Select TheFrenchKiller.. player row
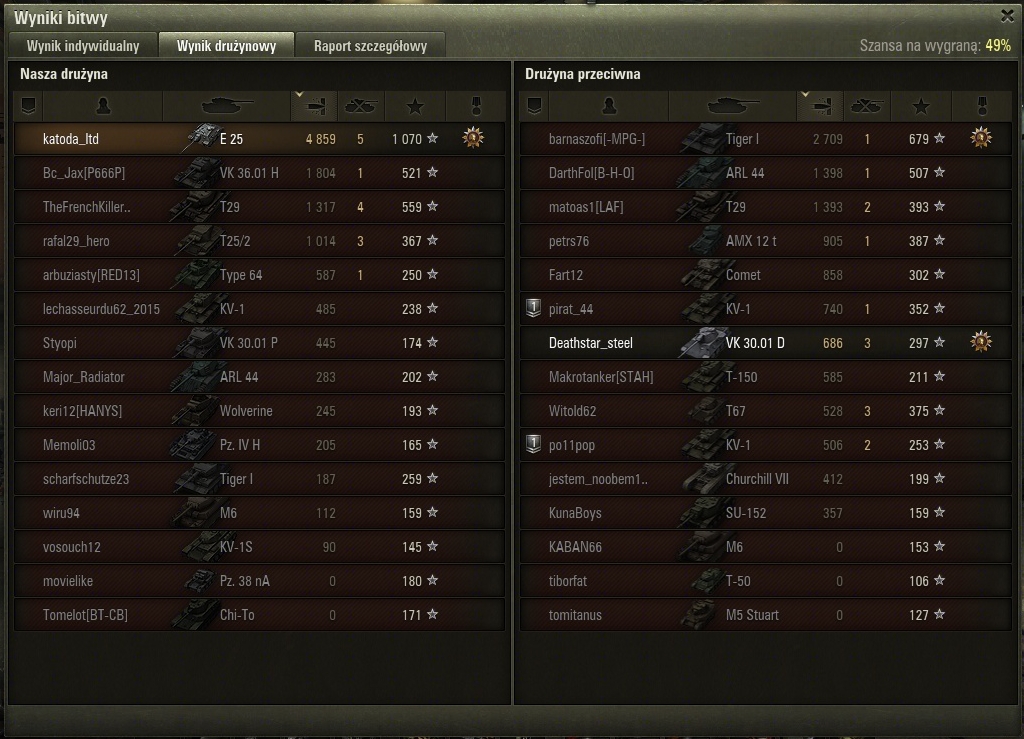 (259, 207)
